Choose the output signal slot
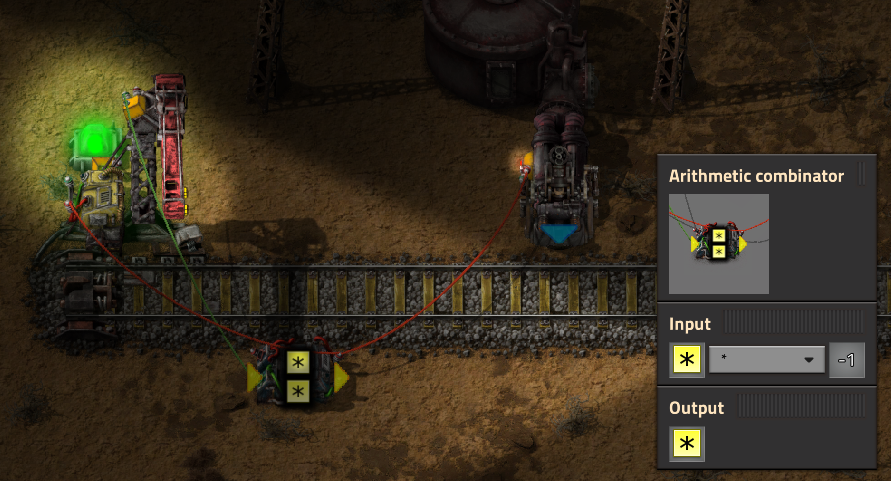 [x=687, y=443]
